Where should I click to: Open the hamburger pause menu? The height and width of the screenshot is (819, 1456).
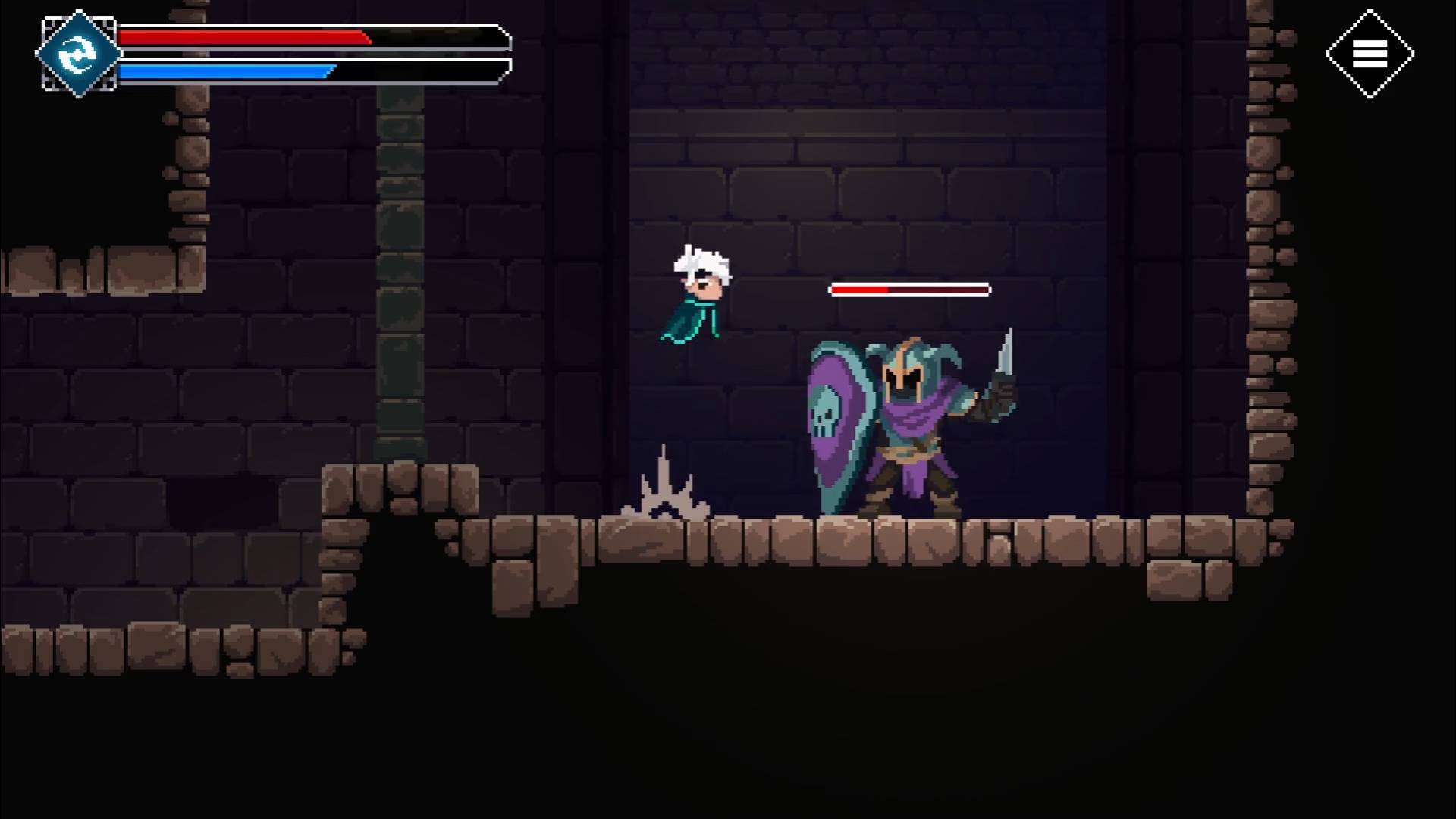tap(1370, 54)
